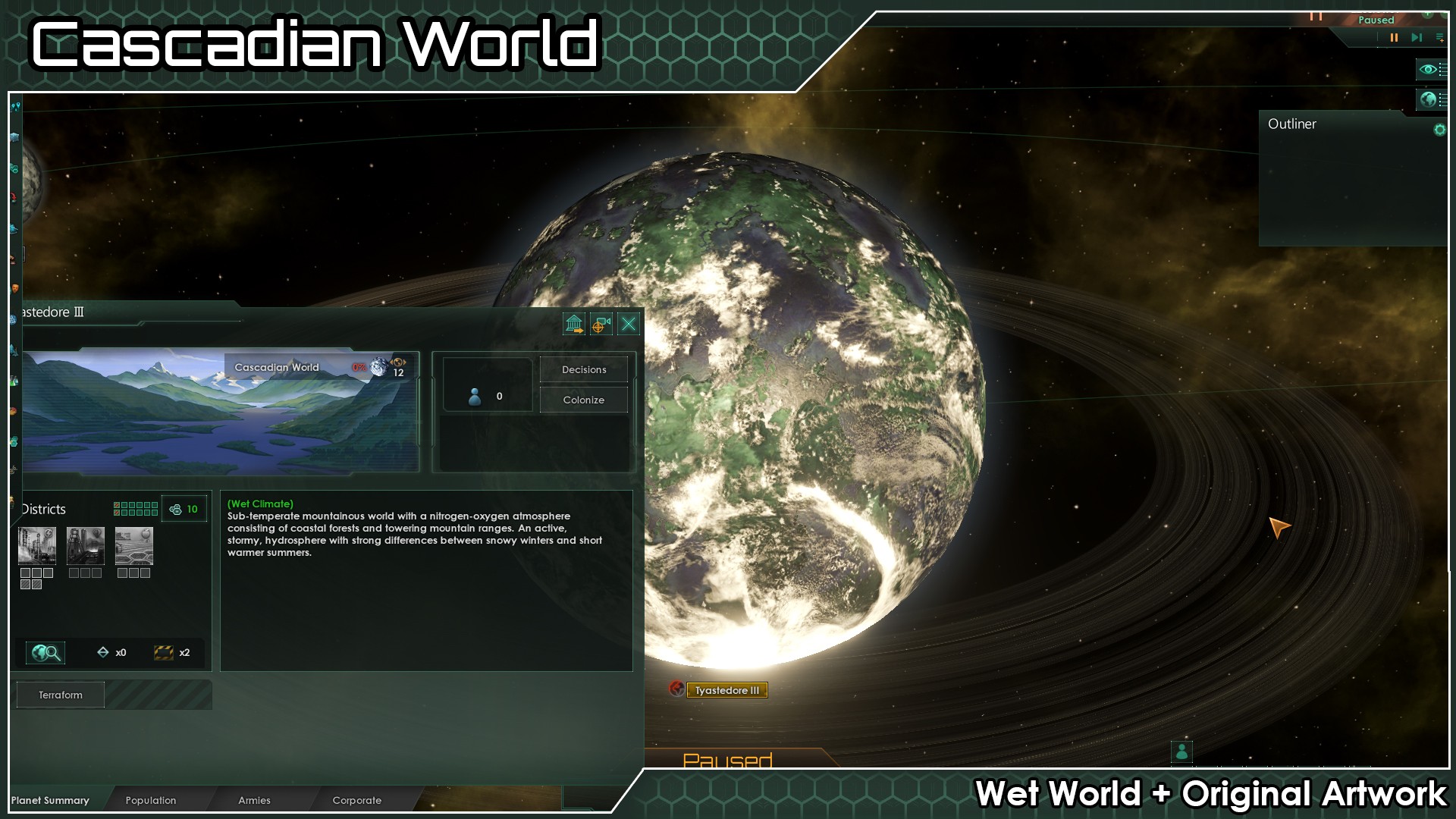
Task: Show the Planet Summary tab
Action: coord(50,800)
